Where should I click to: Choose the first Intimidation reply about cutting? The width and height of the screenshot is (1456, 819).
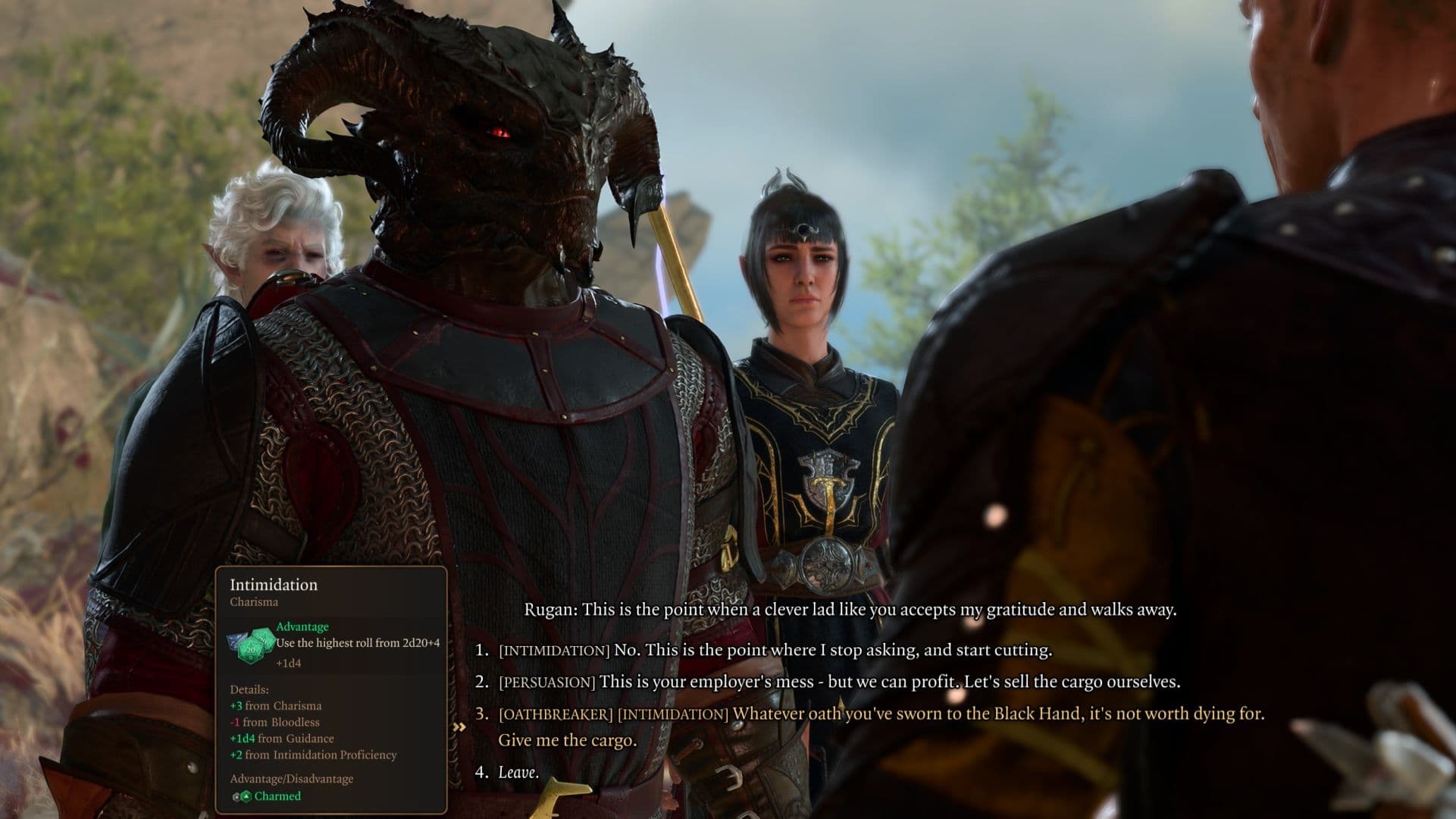click(x=775, y=651)
